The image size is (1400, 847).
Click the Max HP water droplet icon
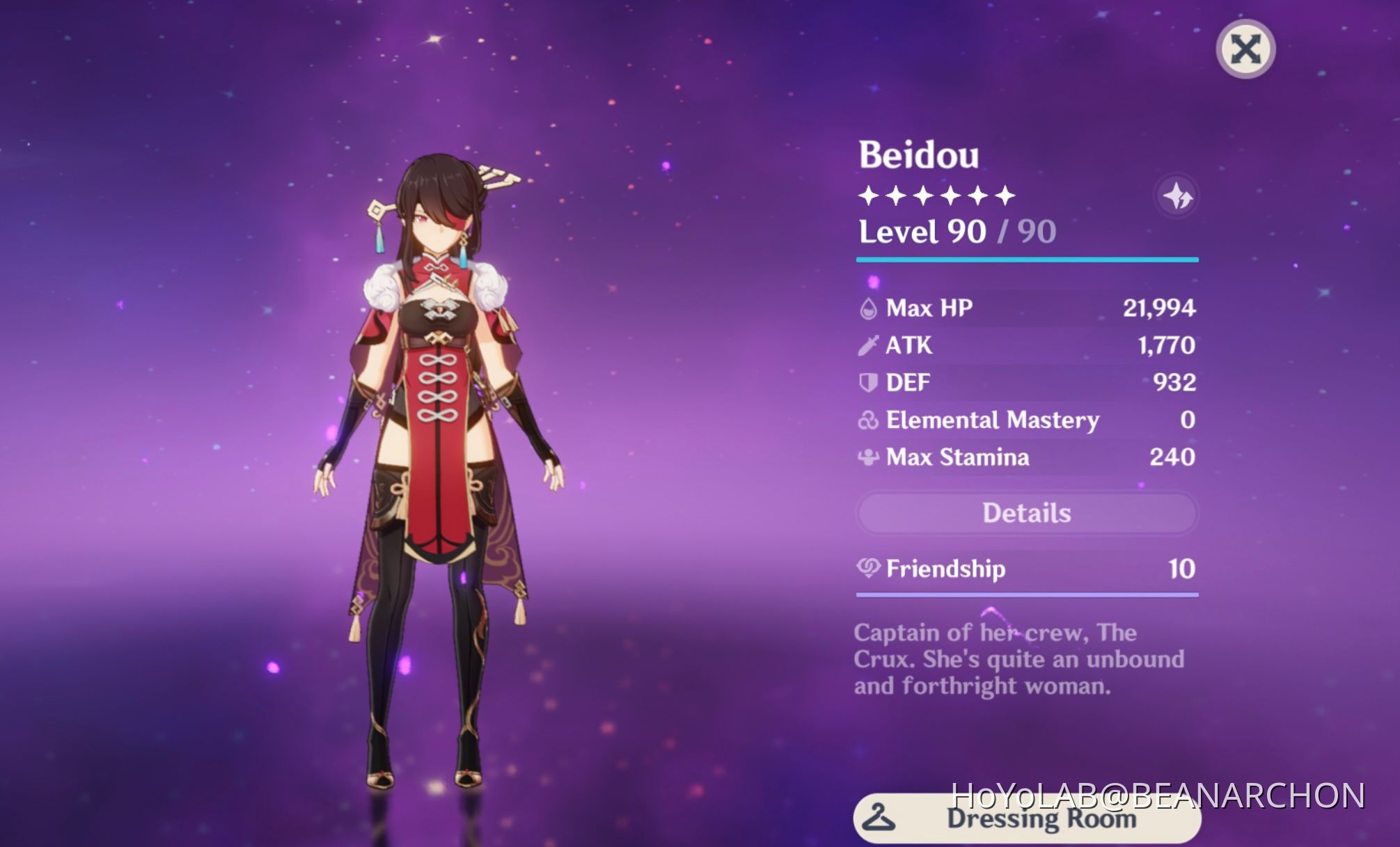click(x=870, y=308)
